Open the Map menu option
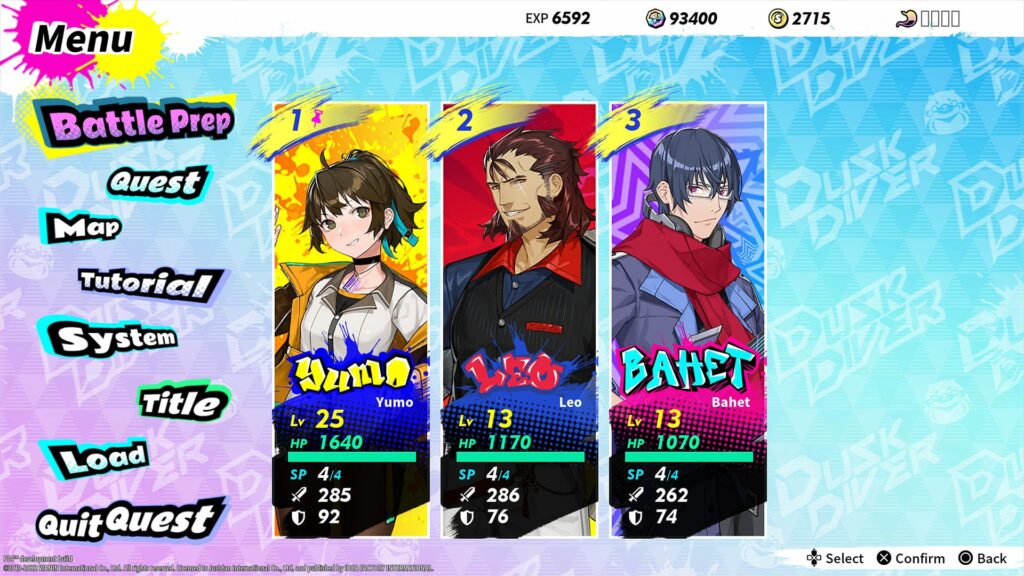This screenshot has height=576, width=1024. (x=87, y=228)
